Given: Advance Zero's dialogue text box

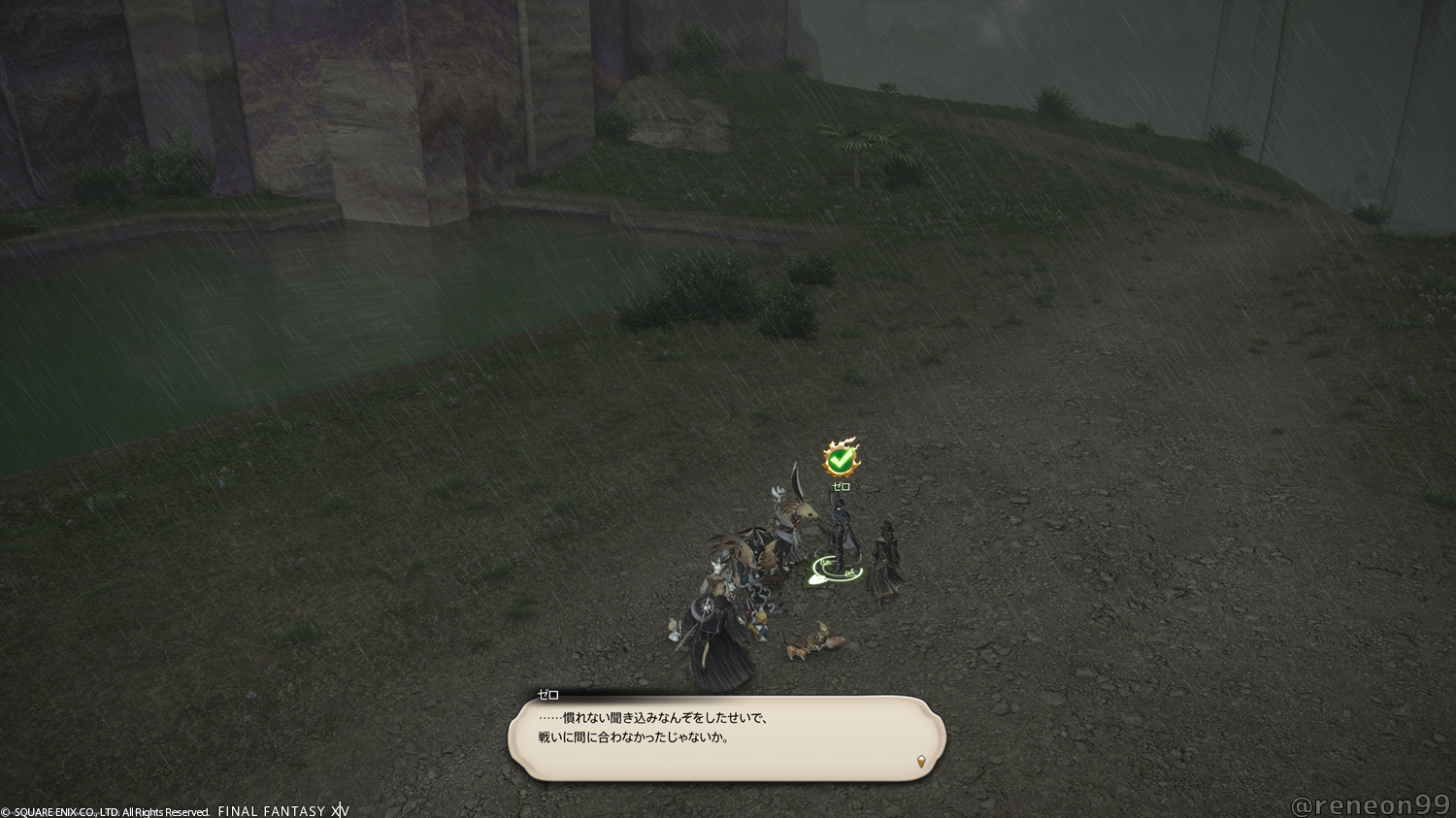Looking at the screenshot, I should [x=726, y=737].
